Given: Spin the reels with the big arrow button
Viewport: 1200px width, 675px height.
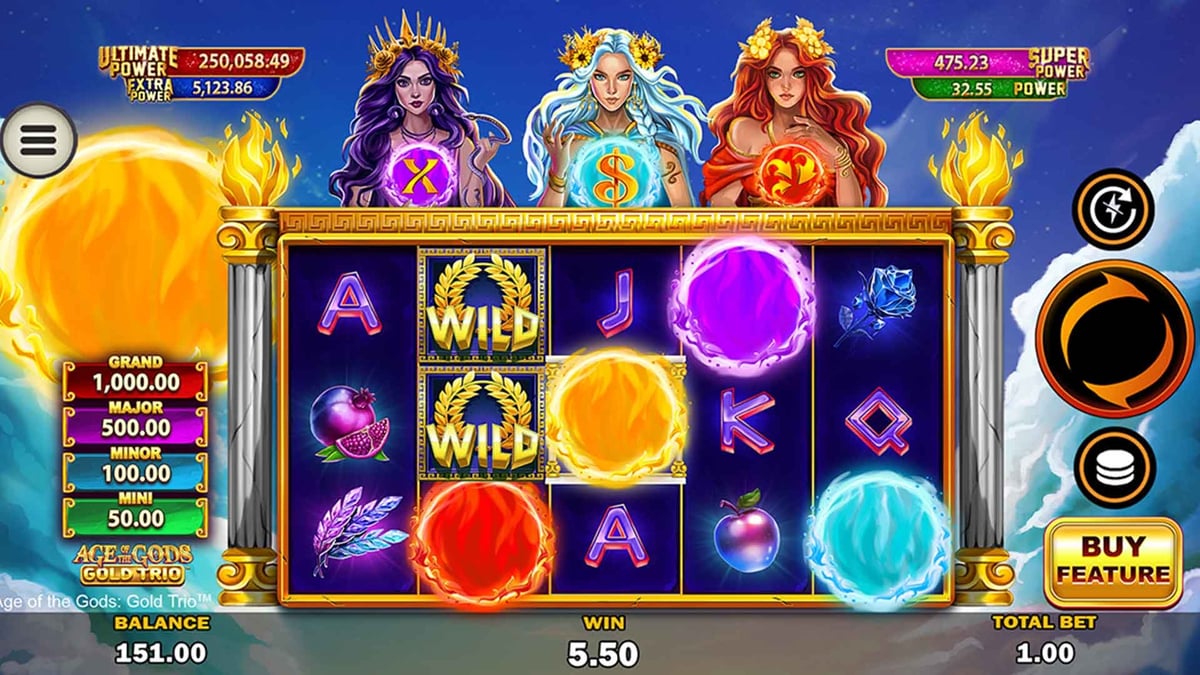Looking at the screenshot, I should tap(1114, 338).
